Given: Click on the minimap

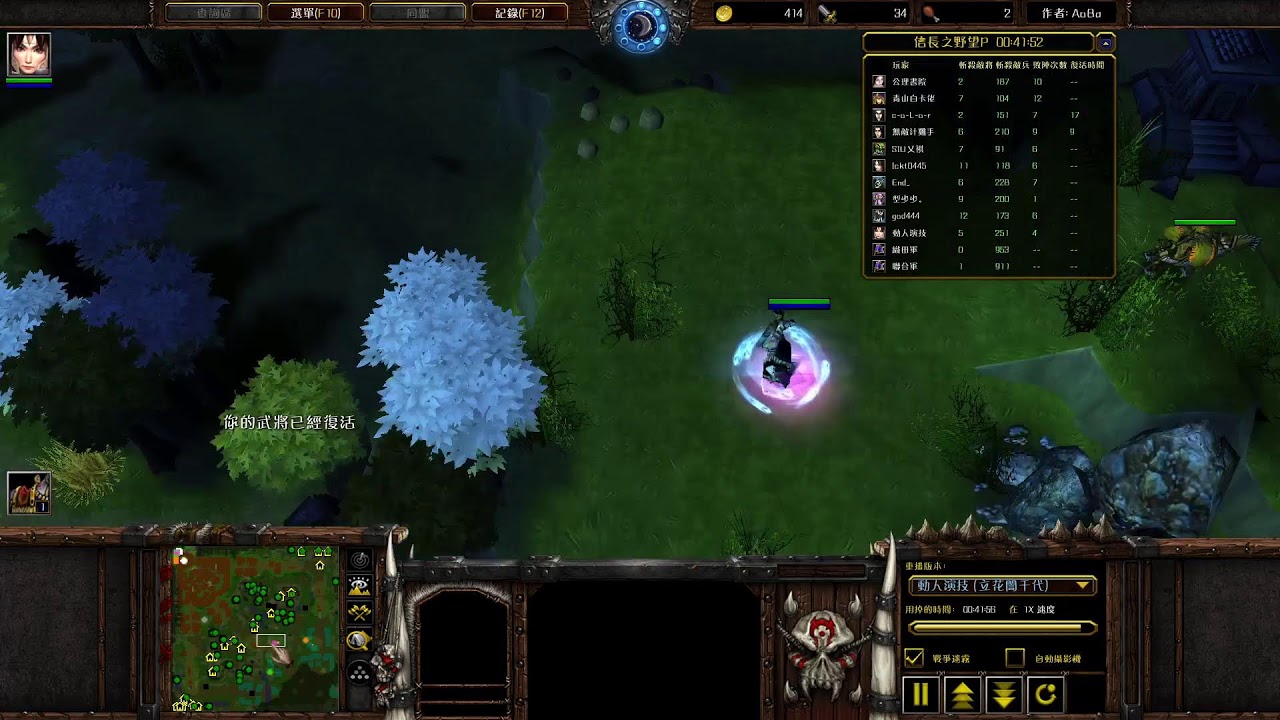Looking at the screenshot, I should pos(255,628).
